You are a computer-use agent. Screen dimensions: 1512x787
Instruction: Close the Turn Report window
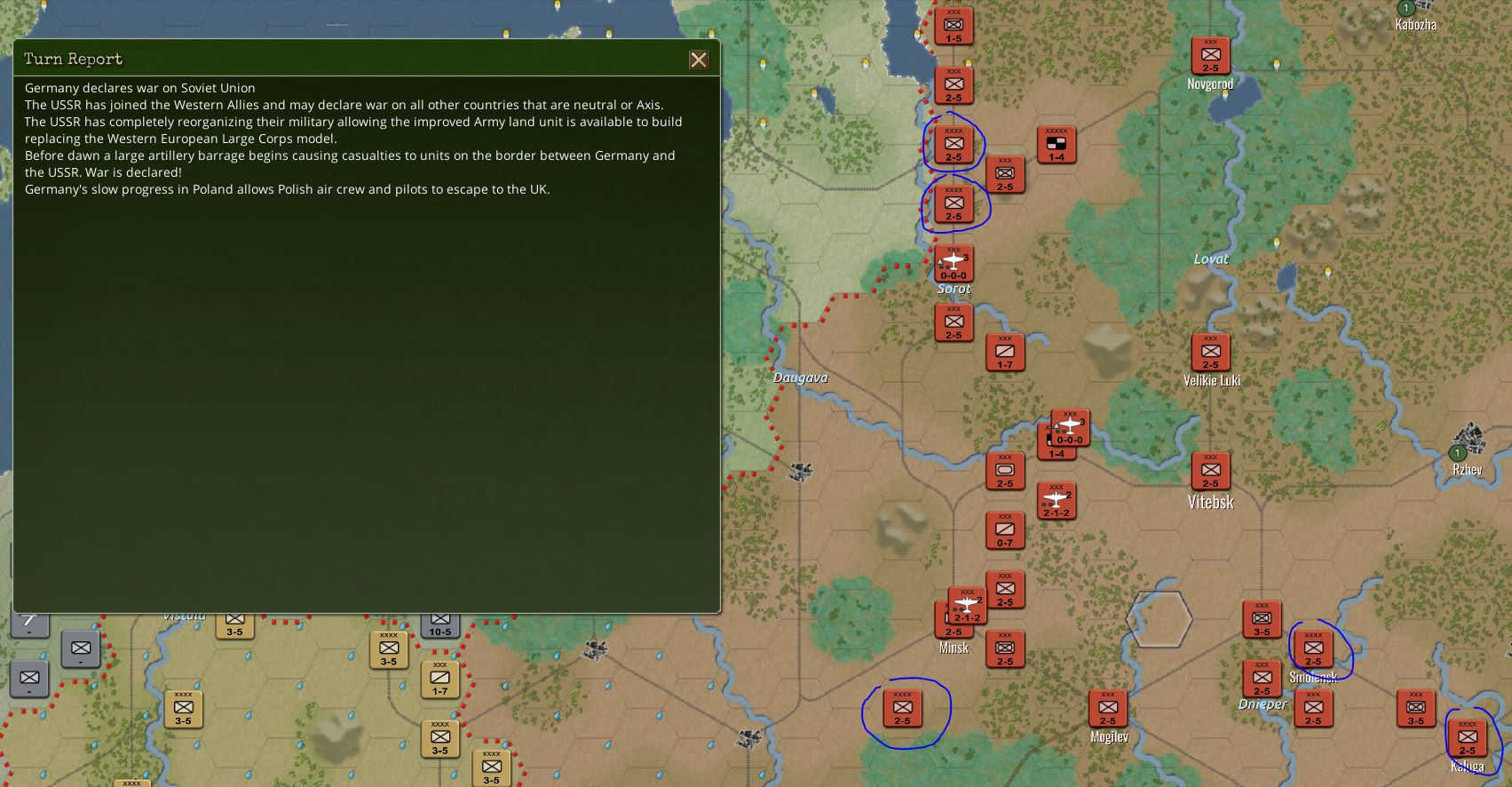(x=699, y=60)
